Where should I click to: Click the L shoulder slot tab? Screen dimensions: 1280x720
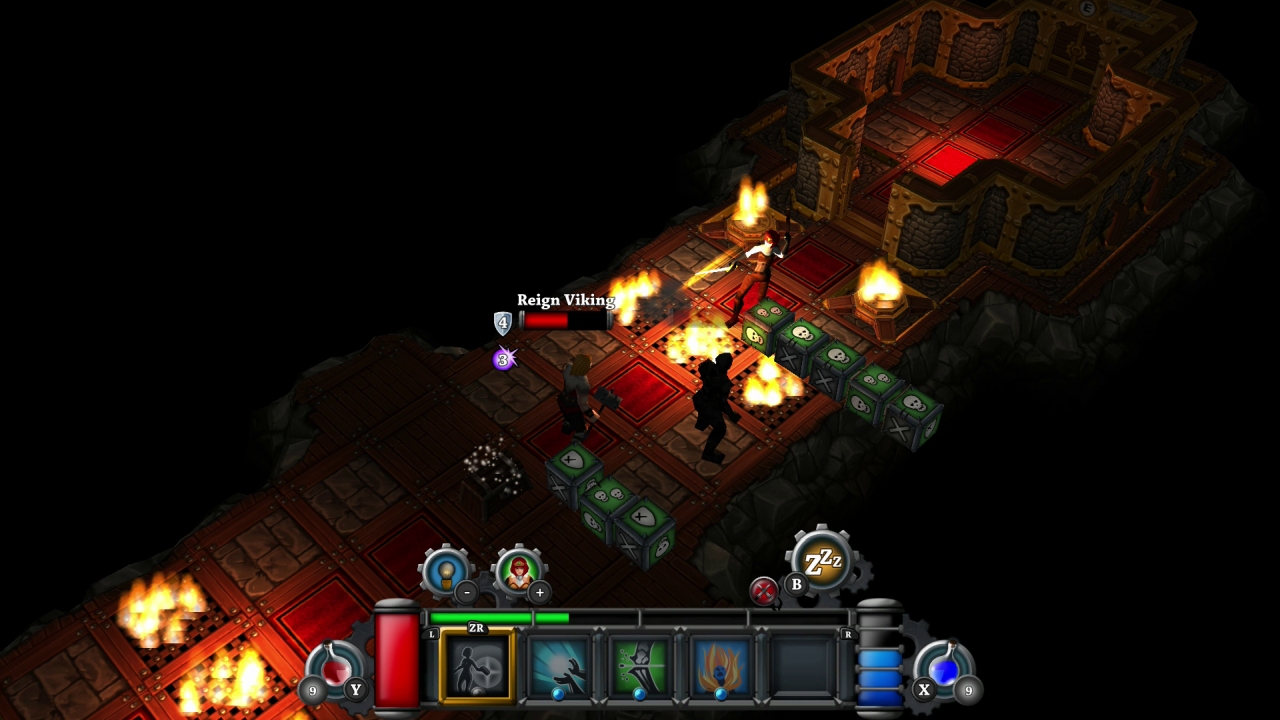point(432,634)
